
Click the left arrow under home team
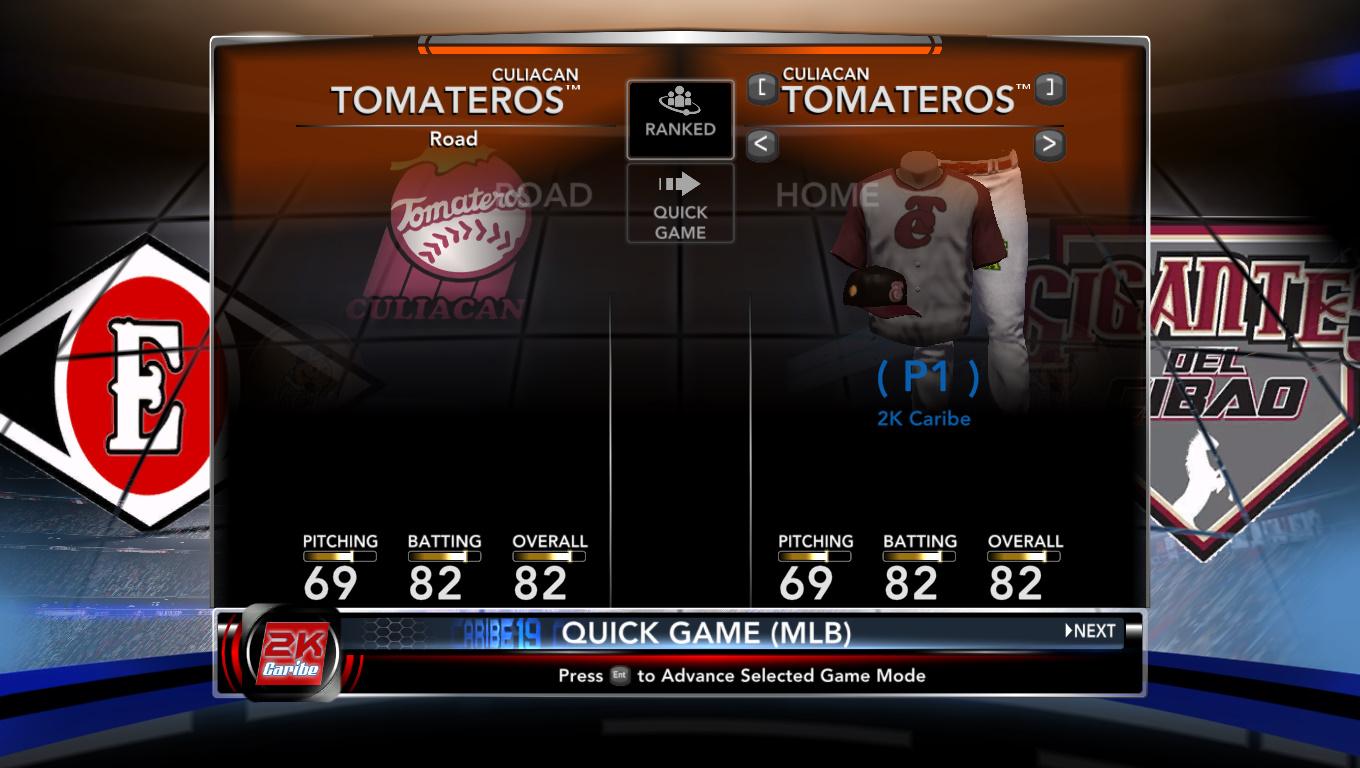pos(761,144)
